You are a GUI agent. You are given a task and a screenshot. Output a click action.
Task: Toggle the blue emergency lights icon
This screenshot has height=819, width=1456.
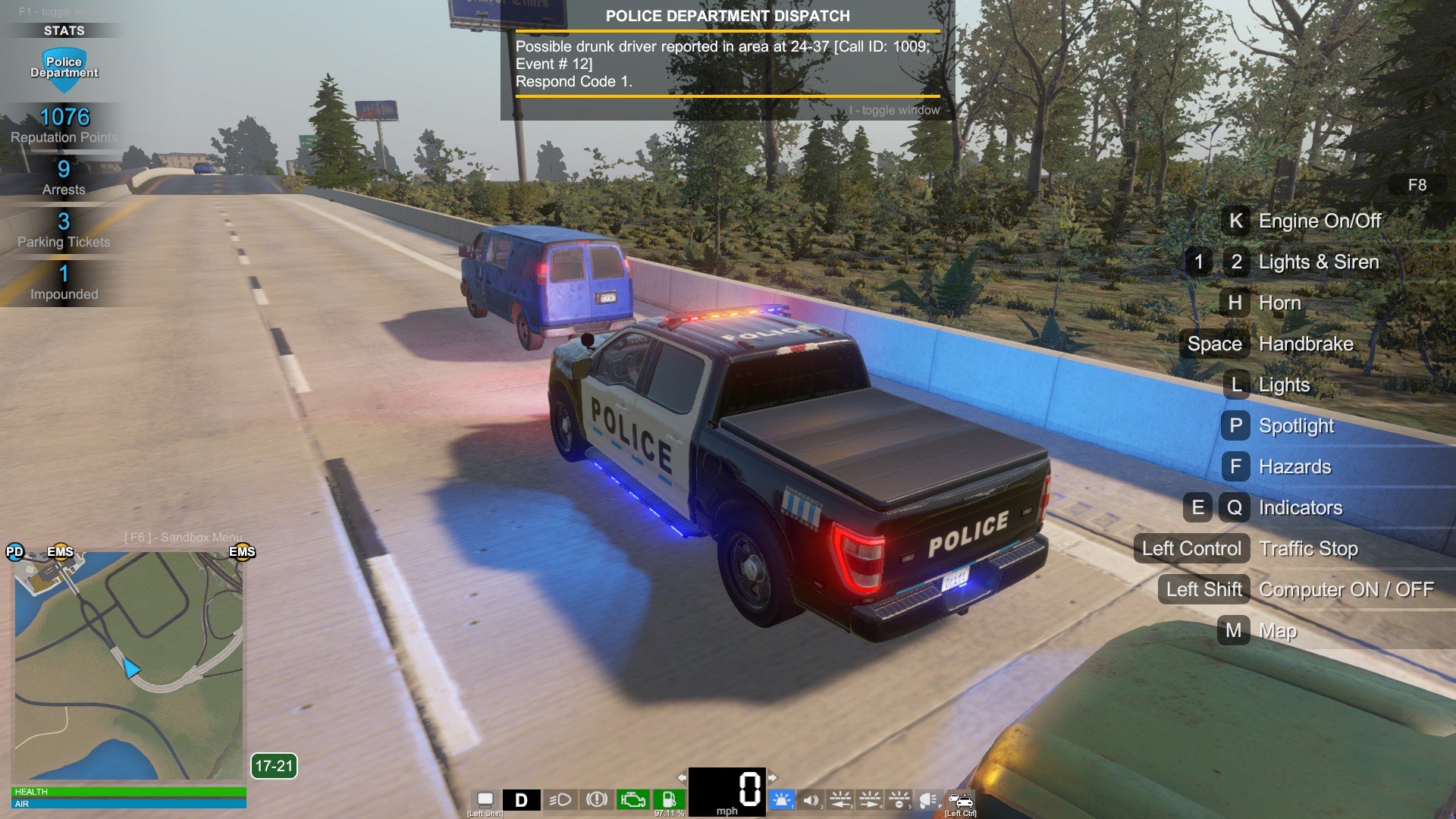781,799
